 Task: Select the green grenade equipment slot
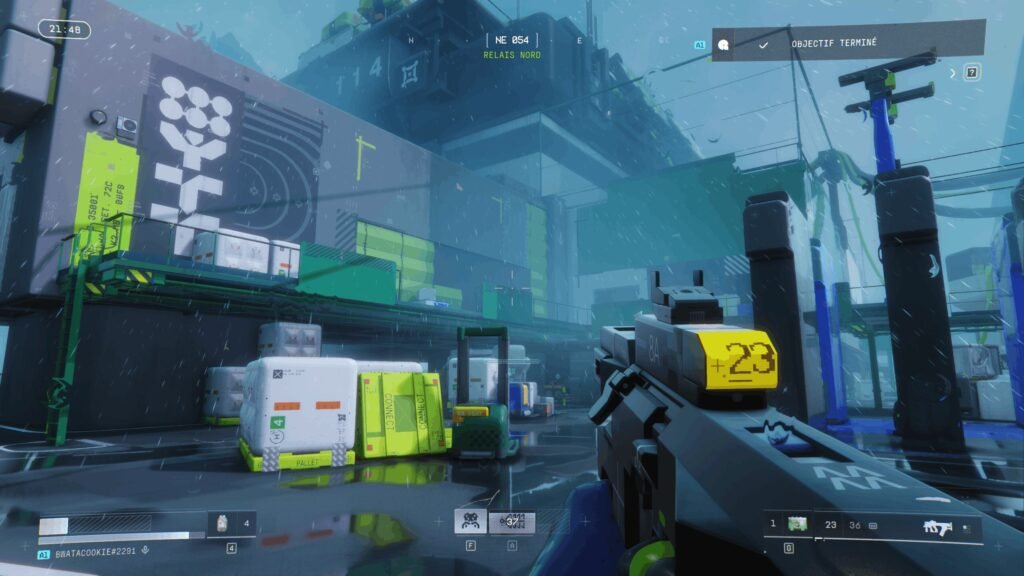(797, 524)
